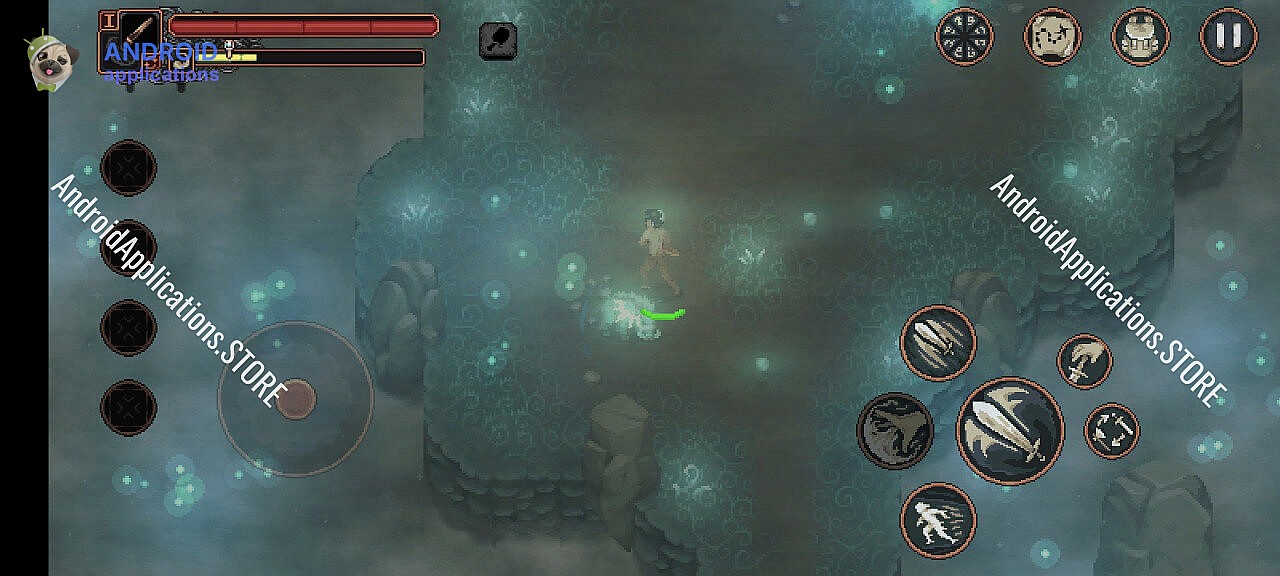This screenshot has width=1280, height=576.
Task: Tap the hand-grabbing-sword pickup button
Action: coord(1085,361)
